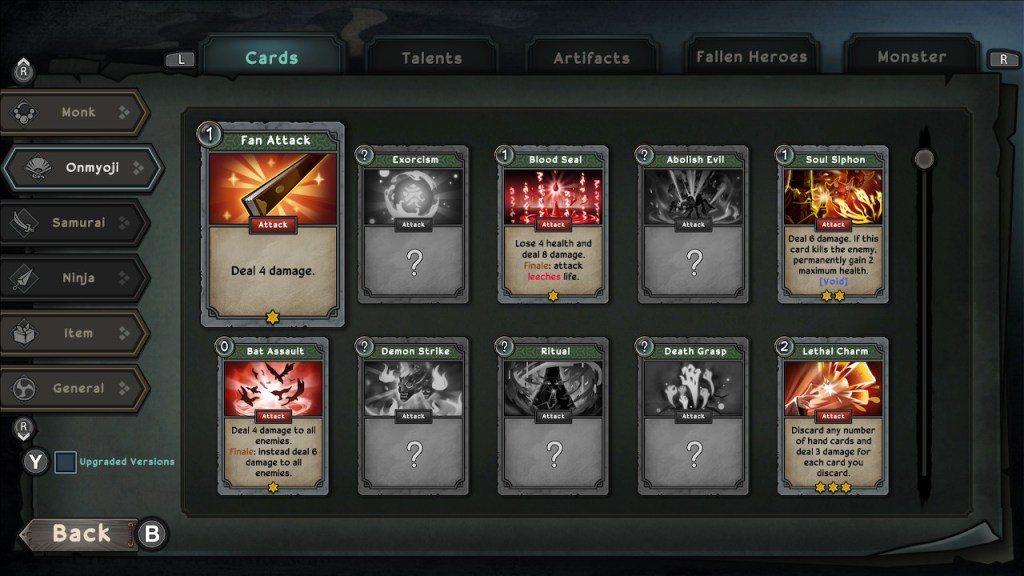
Task: Switch to the Monster tab
Action: tap(911, 57)
